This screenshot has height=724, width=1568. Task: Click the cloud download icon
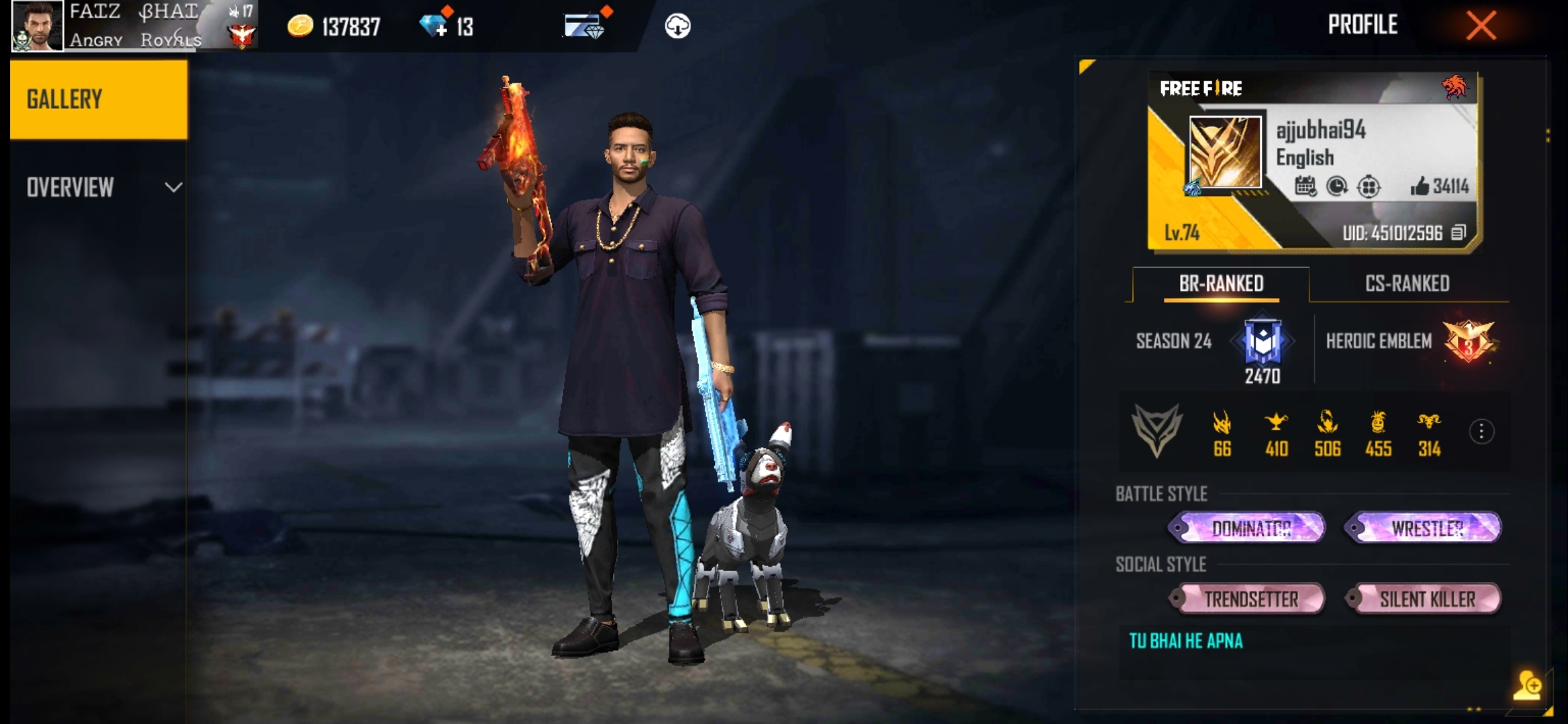(x=677, y=27)
